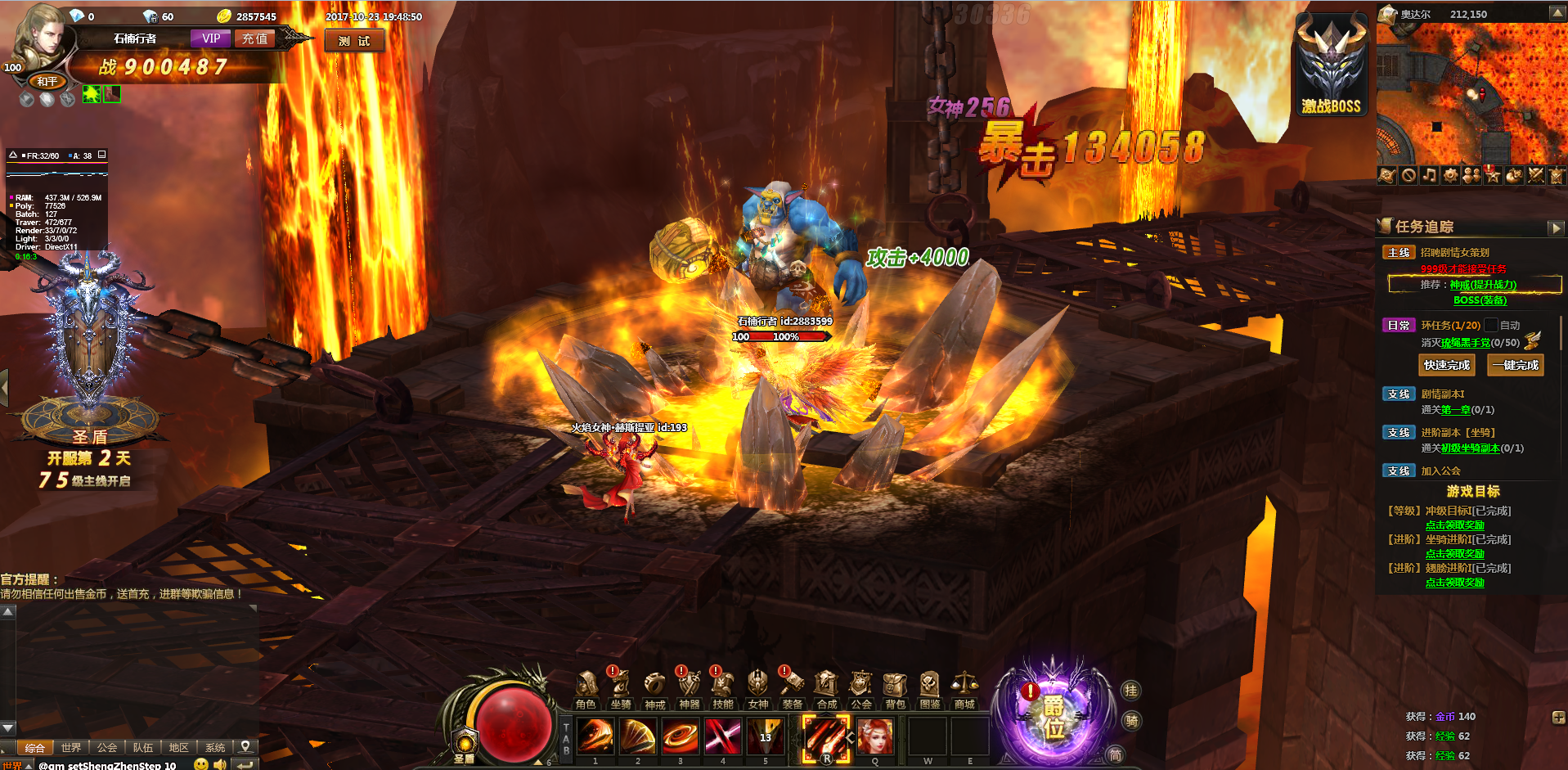The image size is (1568, 770).
Task: Use the goddess portrait skill
Action: pyautogui.click(x=875, y=736)
